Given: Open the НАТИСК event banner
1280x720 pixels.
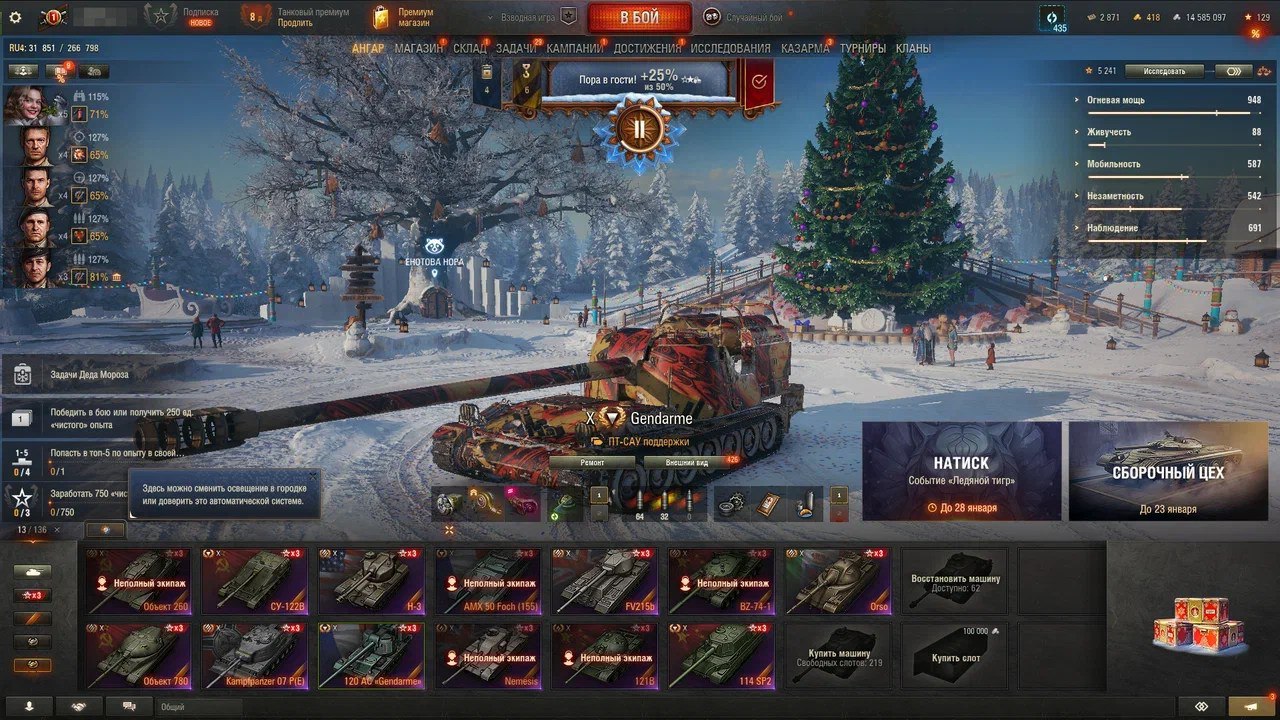Looking at the screenshot, I should [x=961, y=471].
